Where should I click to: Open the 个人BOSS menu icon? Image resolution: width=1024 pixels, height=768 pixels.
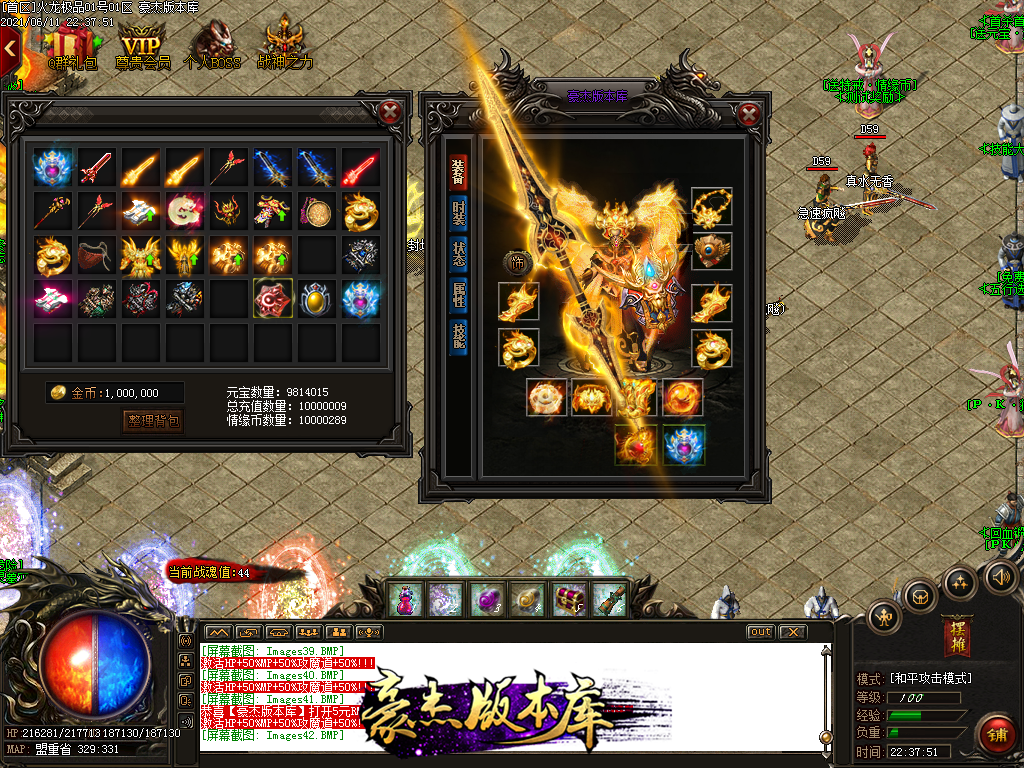coord(213,47)
